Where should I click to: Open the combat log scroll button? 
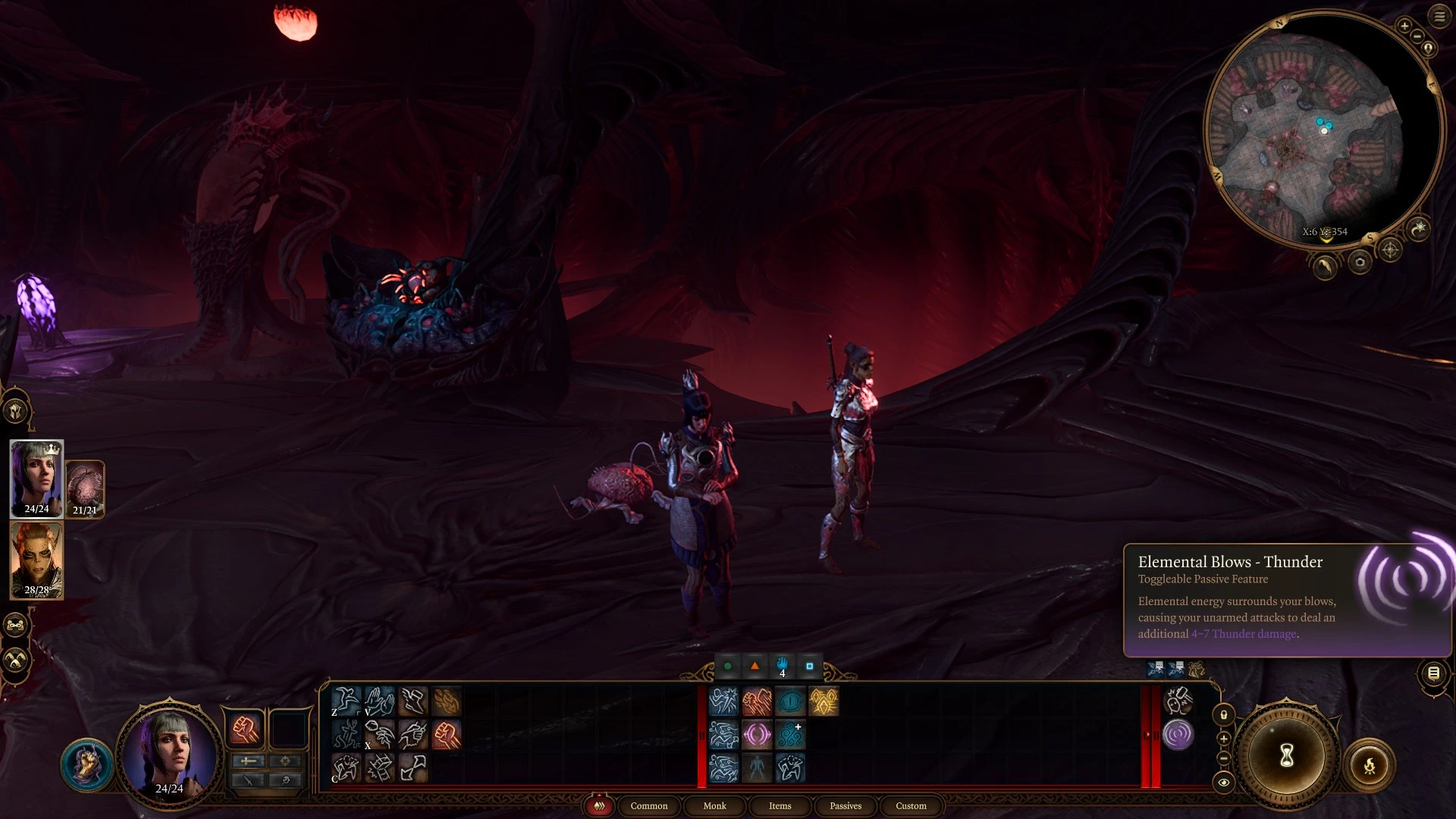tap(1433, 673)
